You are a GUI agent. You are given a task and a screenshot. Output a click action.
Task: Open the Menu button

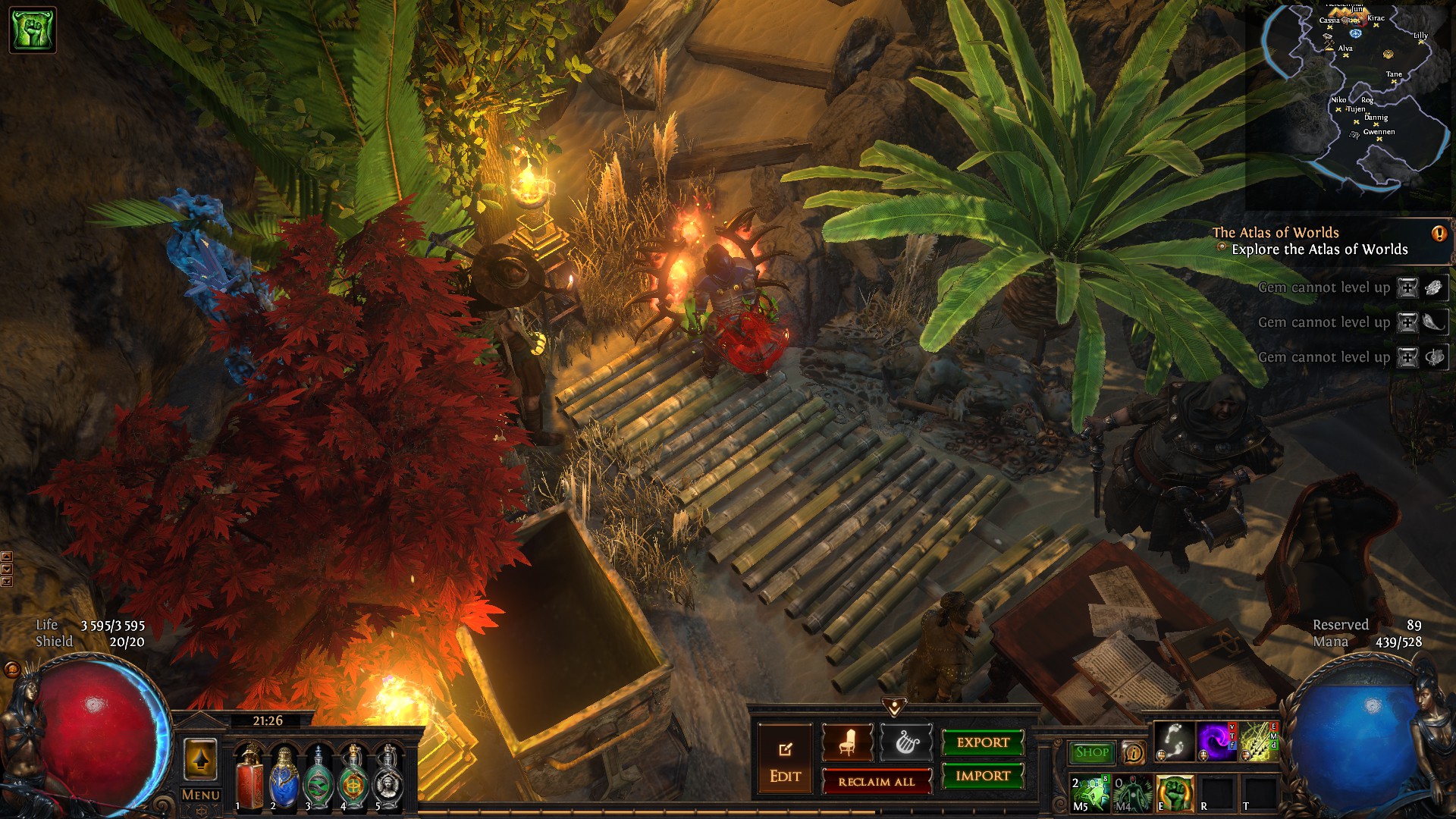tap(200, 795)
